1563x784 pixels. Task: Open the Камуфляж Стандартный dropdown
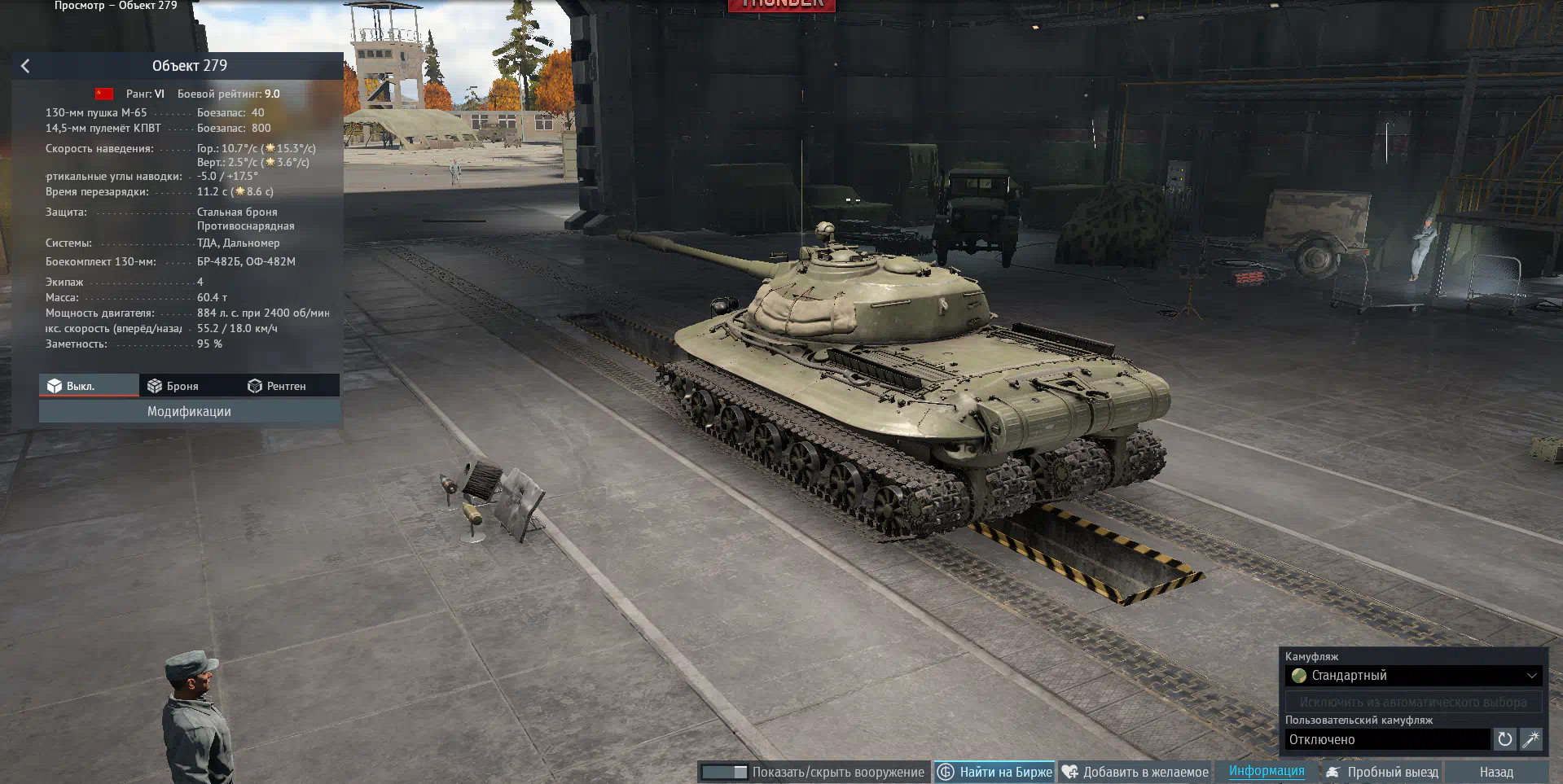tap(1413, 676)
